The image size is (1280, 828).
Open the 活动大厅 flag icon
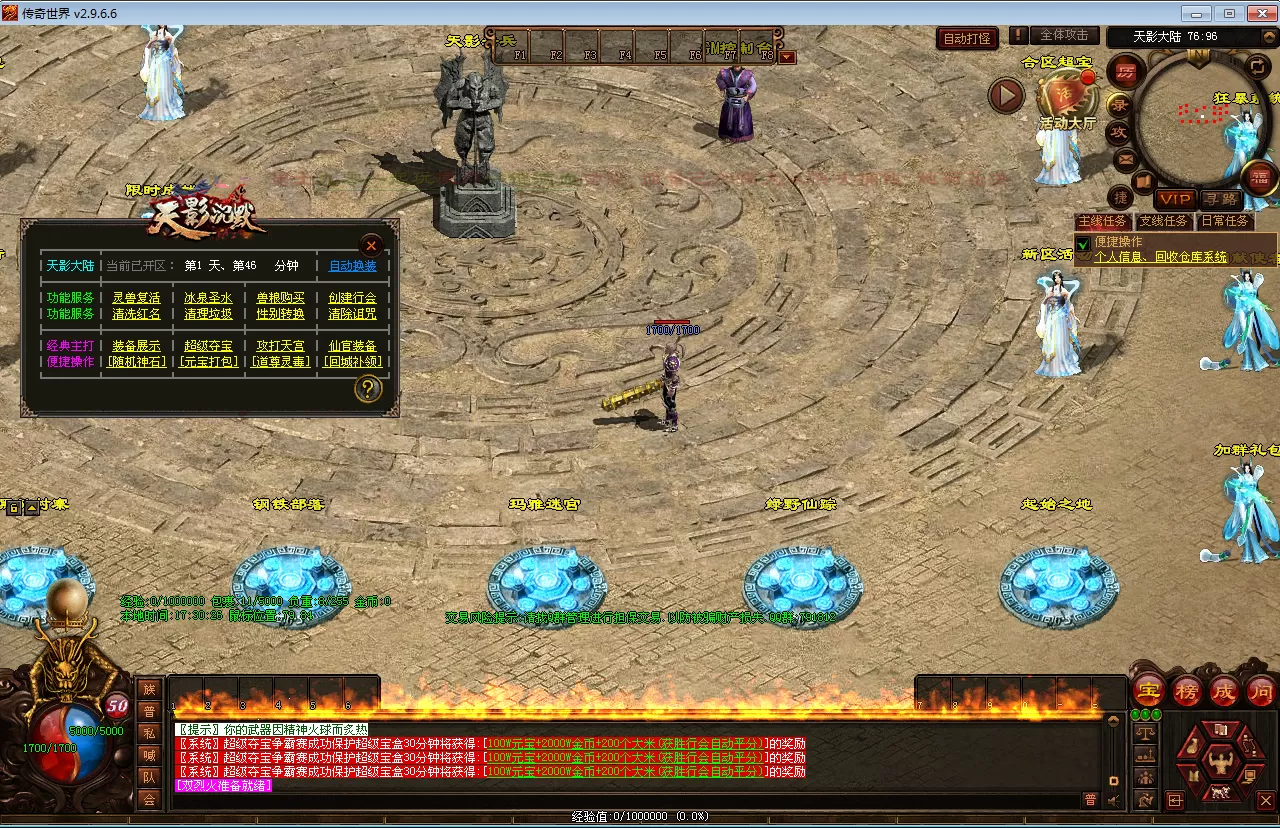pyautogui.click(x=1065, y=97)
